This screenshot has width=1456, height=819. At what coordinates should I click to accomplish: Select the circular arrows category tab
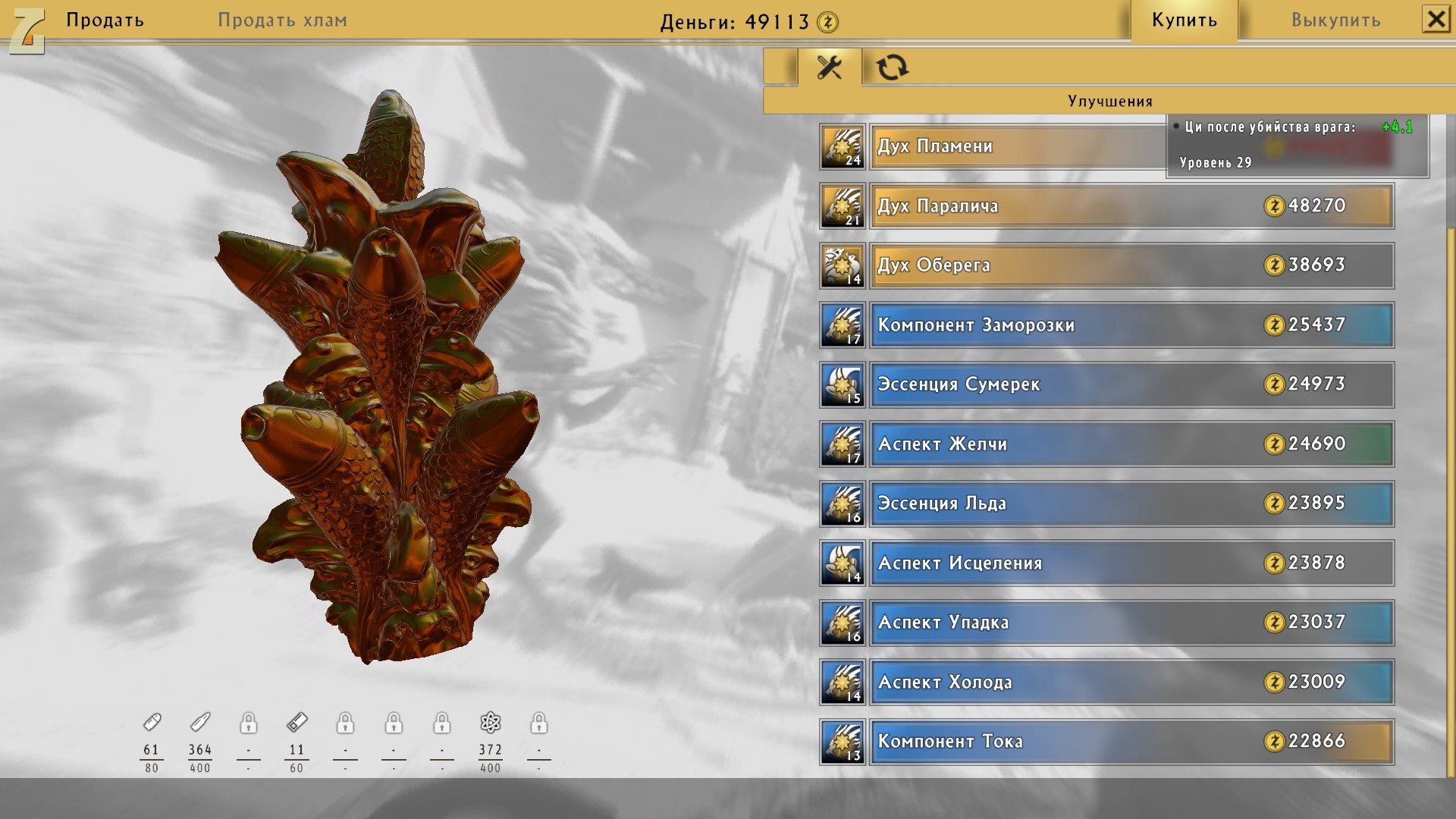[892, 67]
